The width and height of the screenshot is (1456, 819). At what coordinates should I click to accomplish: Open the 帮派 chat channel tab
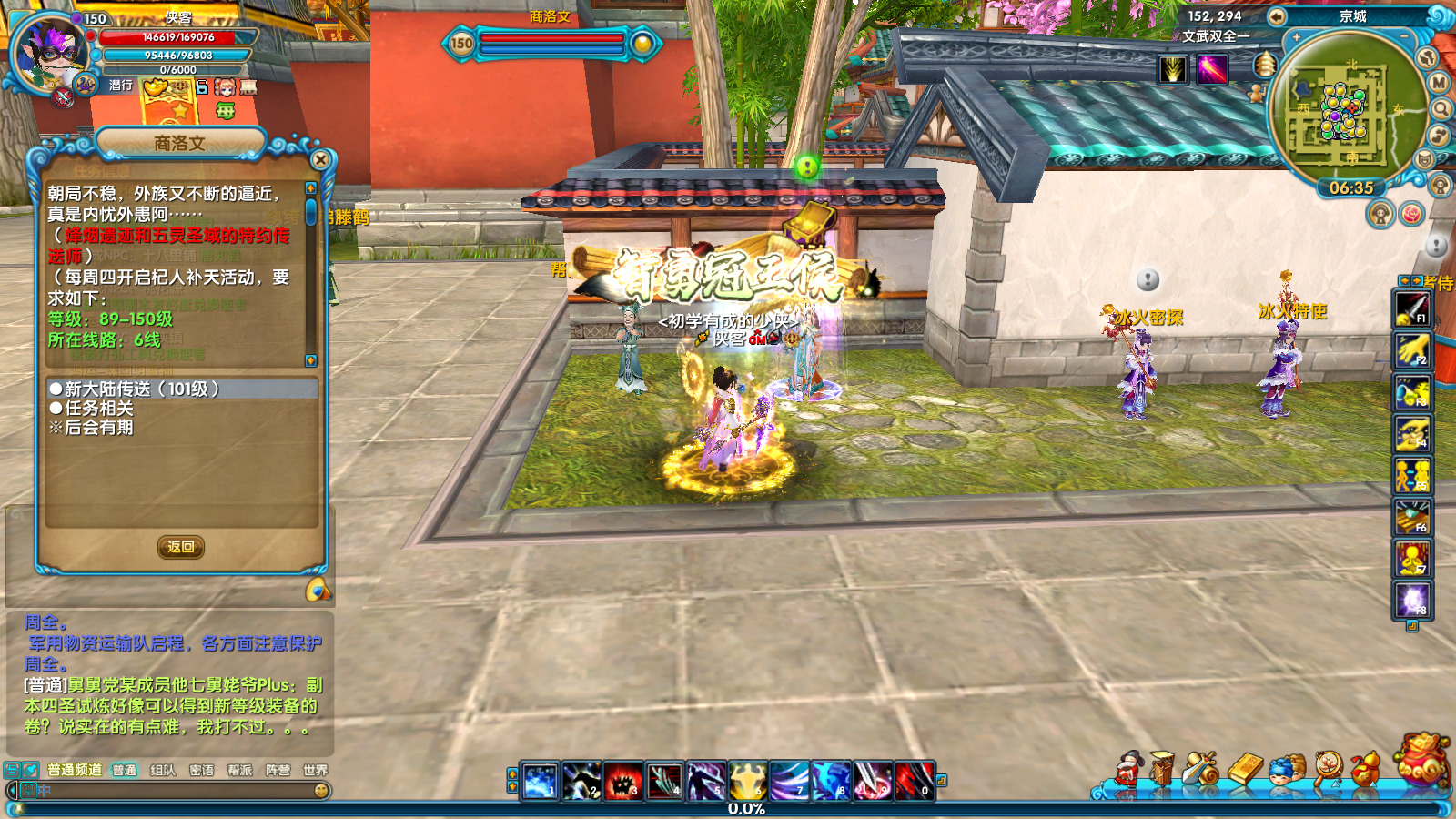tap(239, 770)
